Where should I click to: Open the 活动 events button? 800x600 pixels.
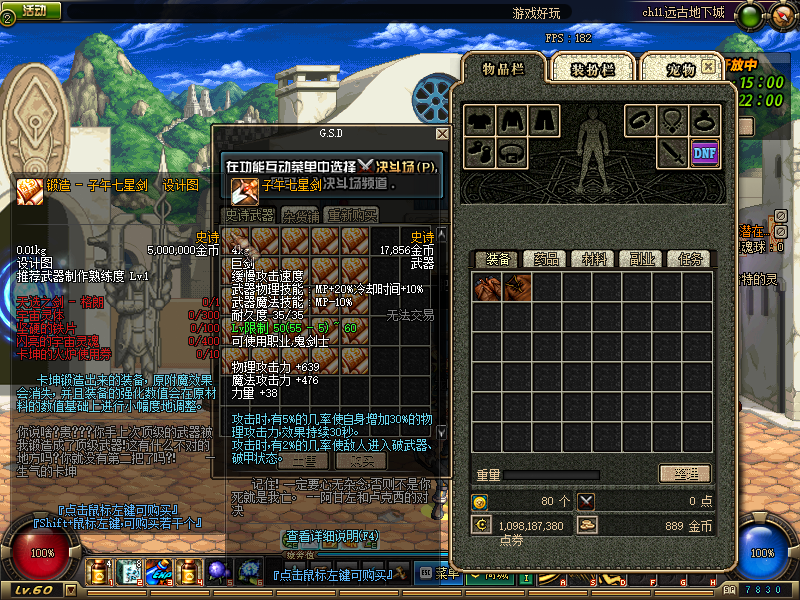click(x=32, y=10)
